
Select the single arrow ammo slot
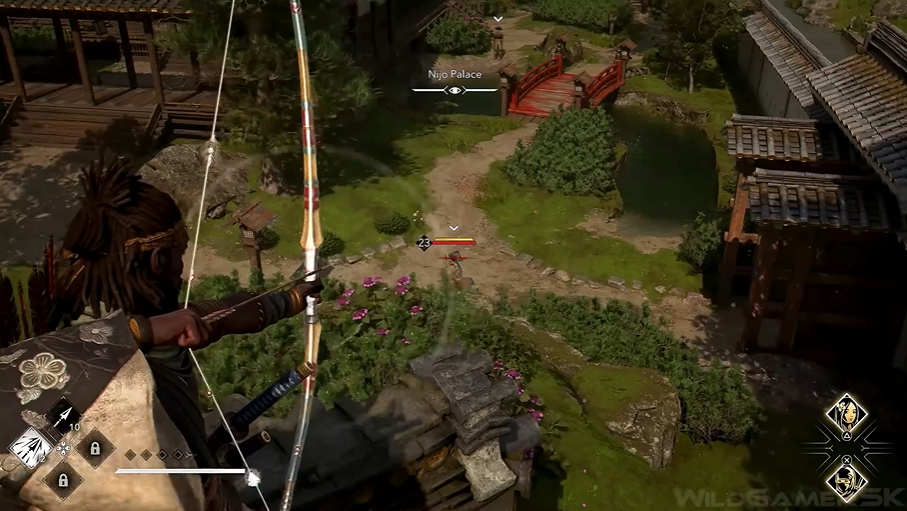62,415
